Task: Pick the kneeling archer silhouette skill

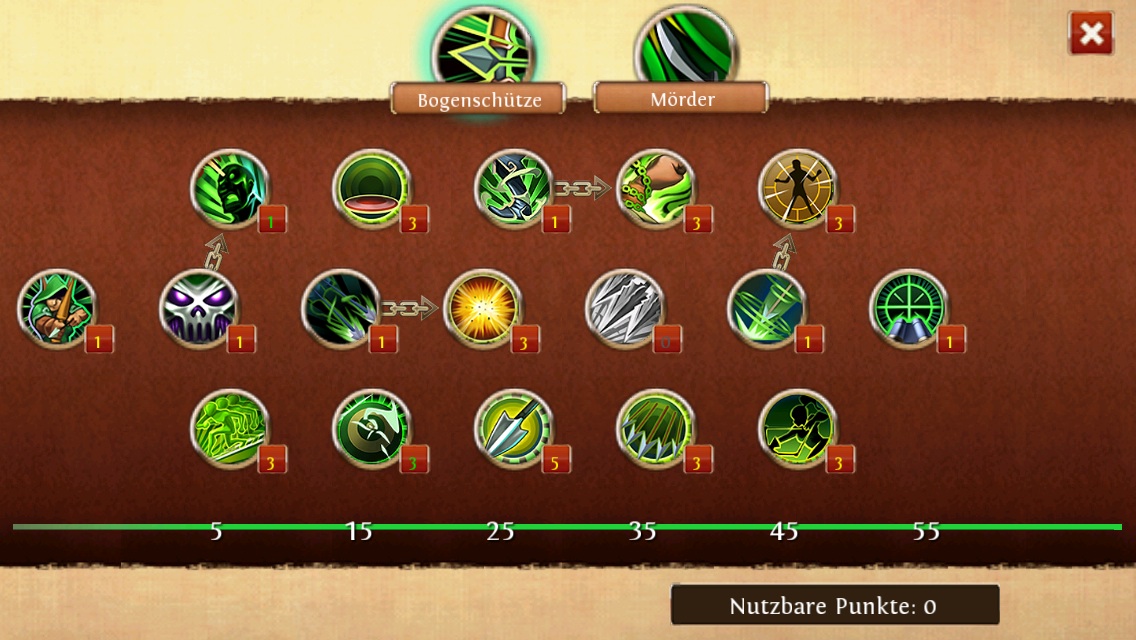Action: click(798, 429)
